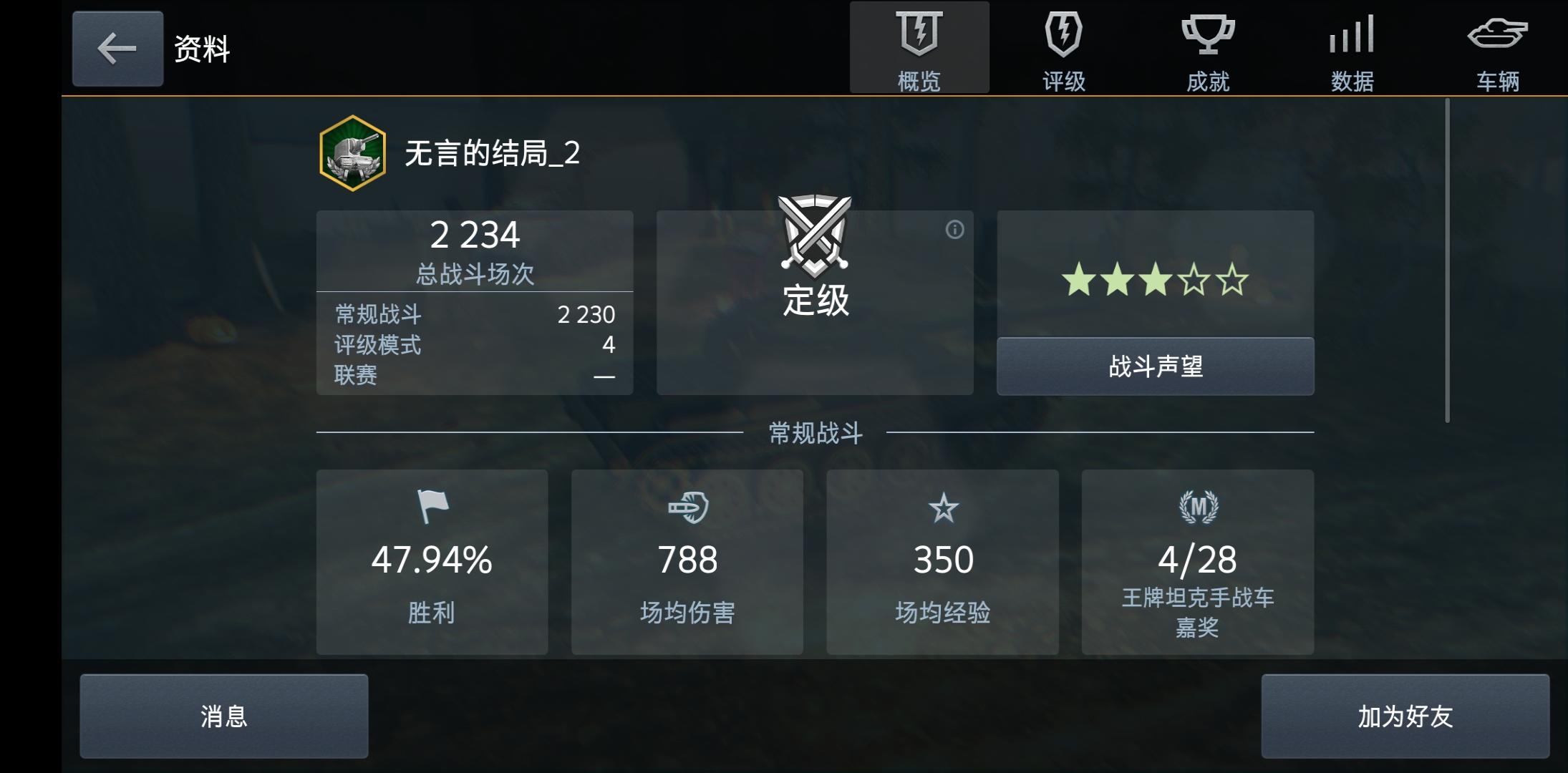The width and height of the screenshot is (1568, 773).
Task: Open the 战斗声望 battle reputation panel
Action: pyautogui.click(x=1156, y=366)
